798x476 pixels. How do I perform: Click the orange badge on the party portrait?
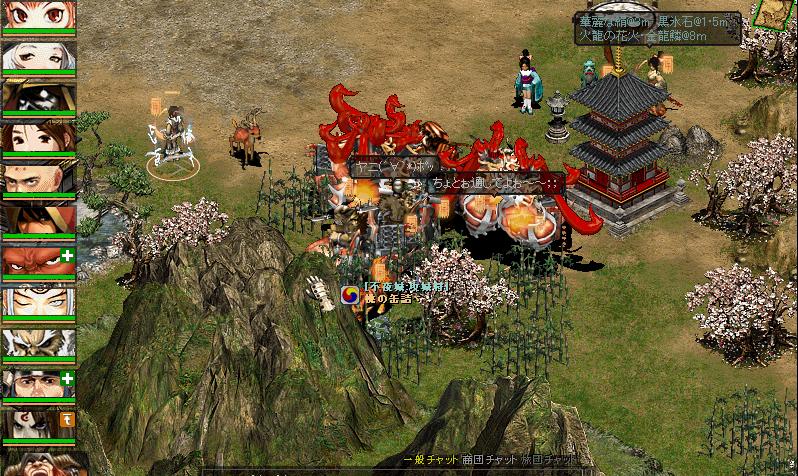click(x=68, y=419)
